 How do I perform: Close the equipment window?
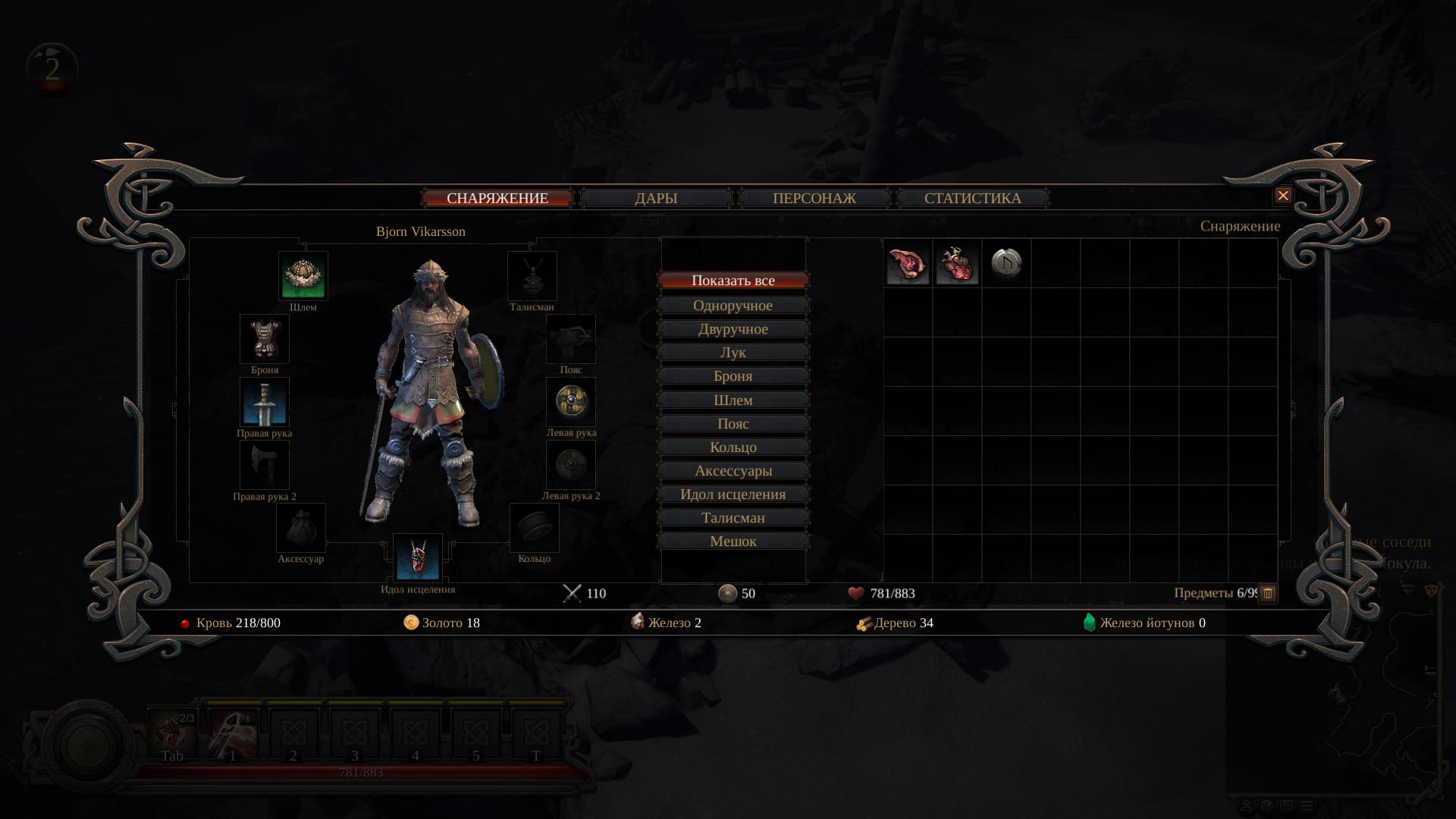1282,196
